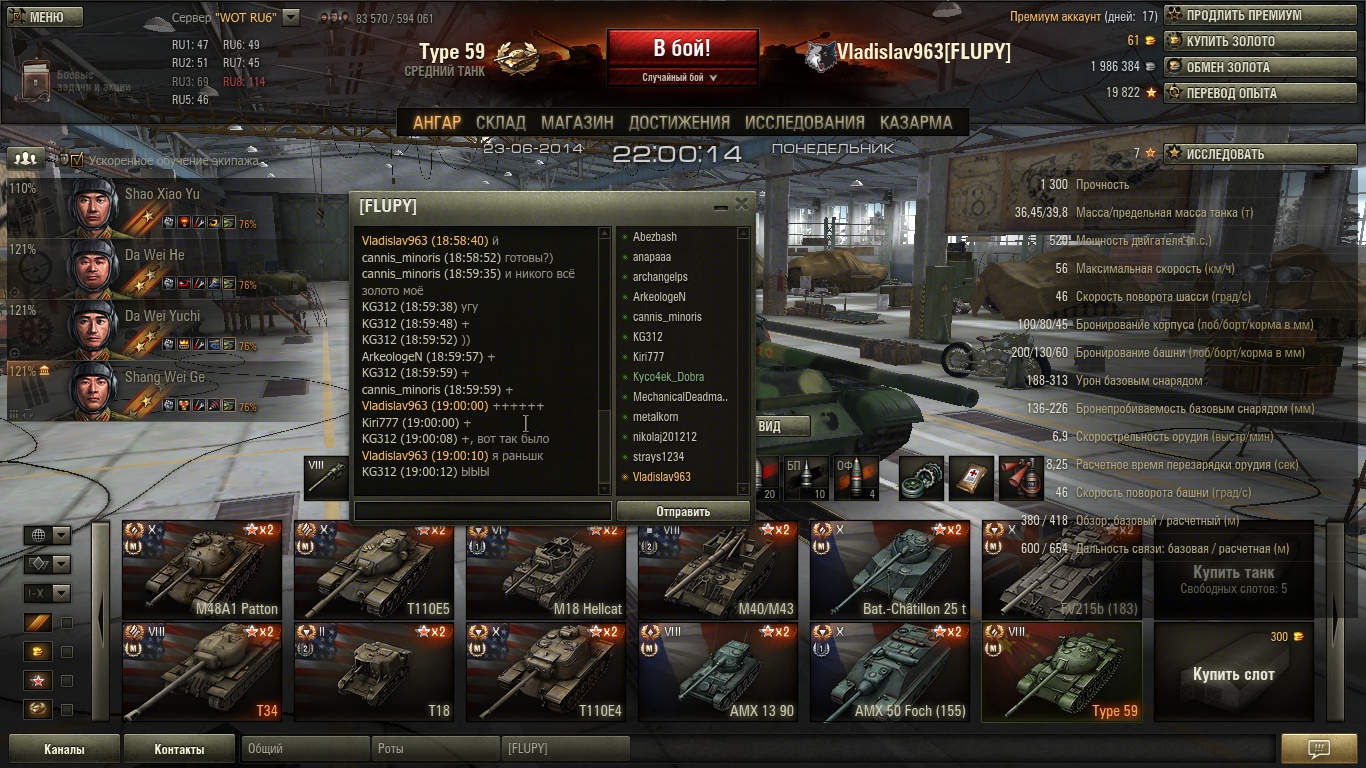Show the ИССЛЕДОВАНИЯ tab
The height and width of the screenshot is (768, 1366).
[x=804, y=122]
